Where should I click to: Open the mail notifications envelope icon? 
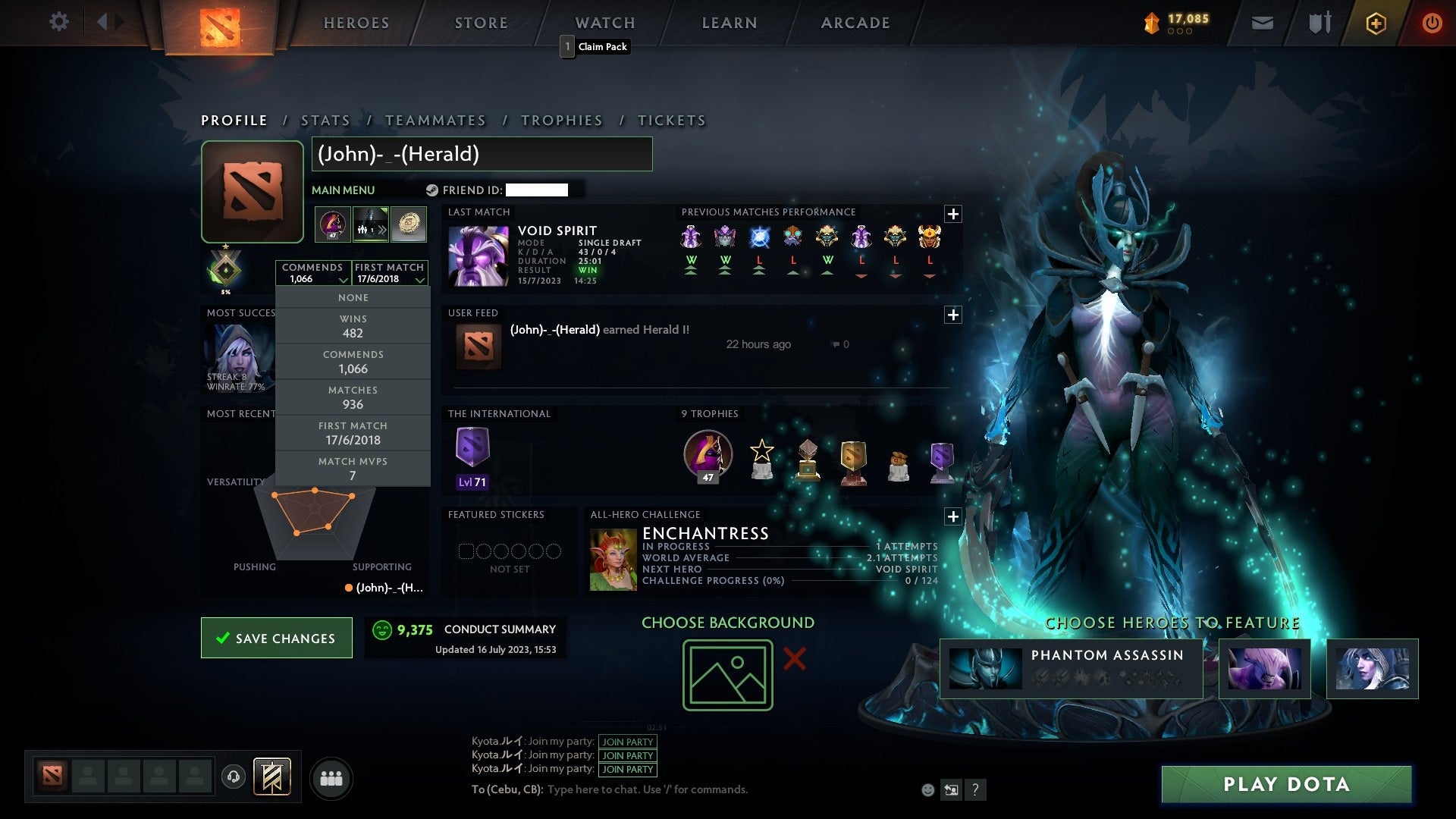click(x=1263, y=23)
